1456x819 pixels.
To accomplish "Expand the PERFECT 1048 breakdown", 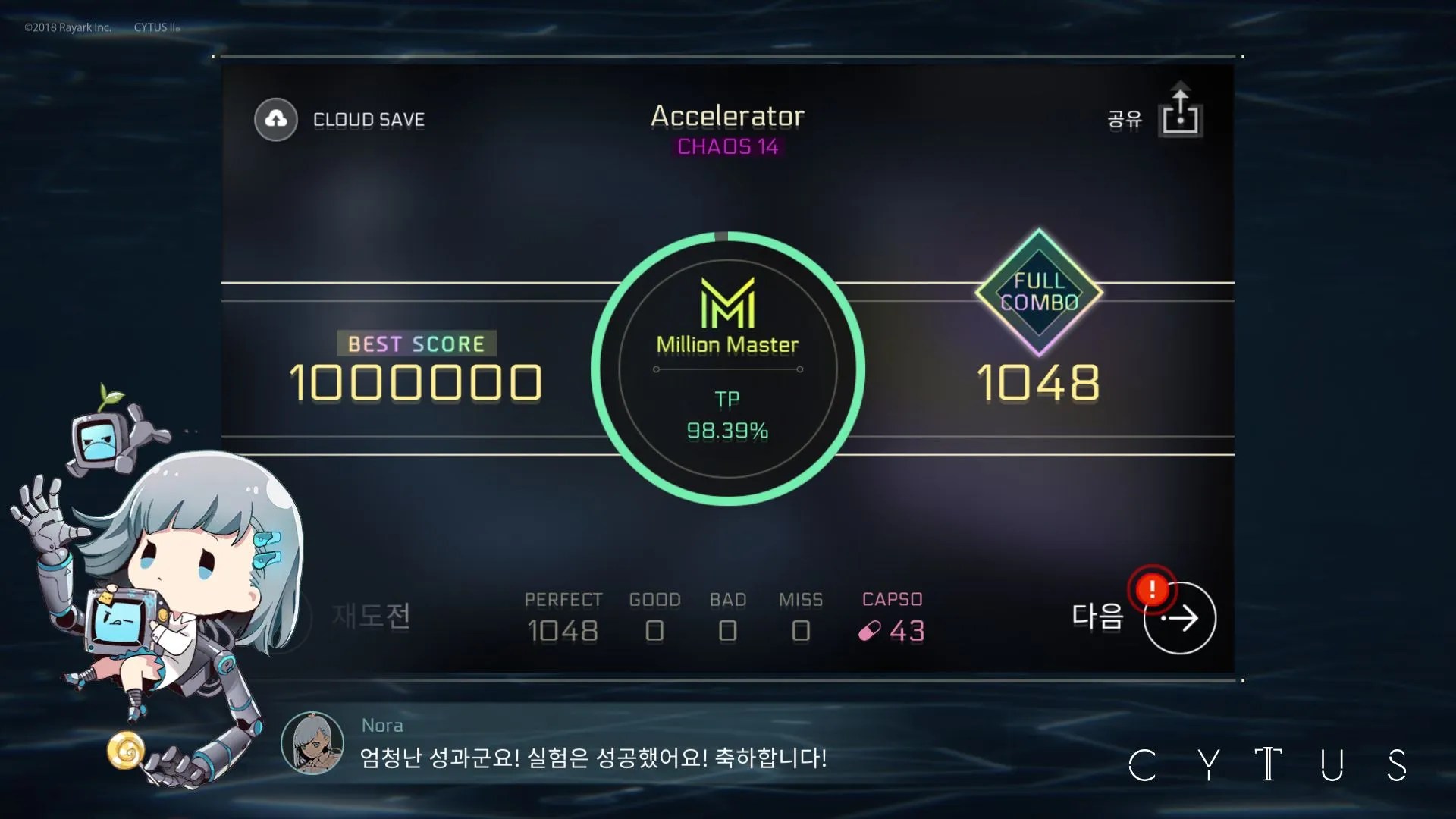I will (563, 616).
